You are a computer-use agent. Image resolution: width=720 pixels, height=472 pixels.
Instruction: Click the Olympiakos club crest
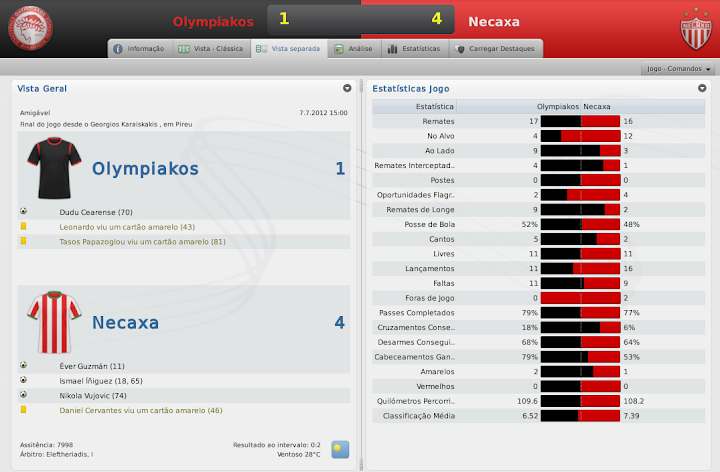(x=31, y=28)
